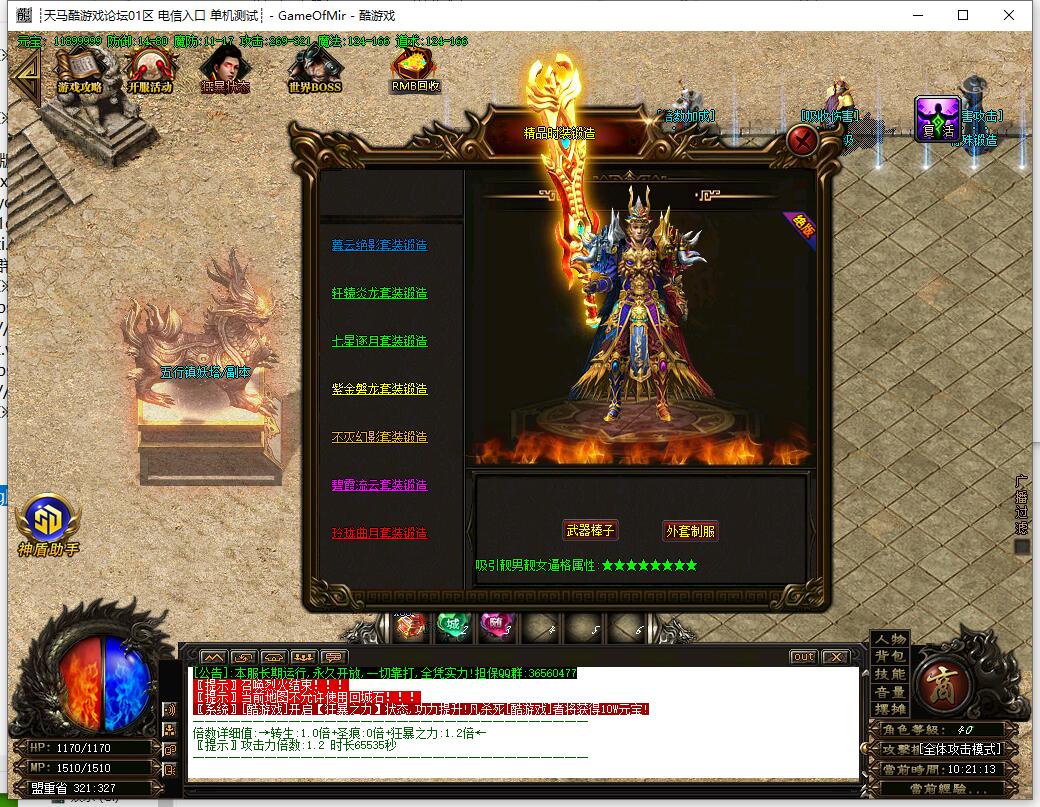Select 暮云绝影套装锻造 in the forge list
Screen dimensions: 1040x807
point(379,245)
